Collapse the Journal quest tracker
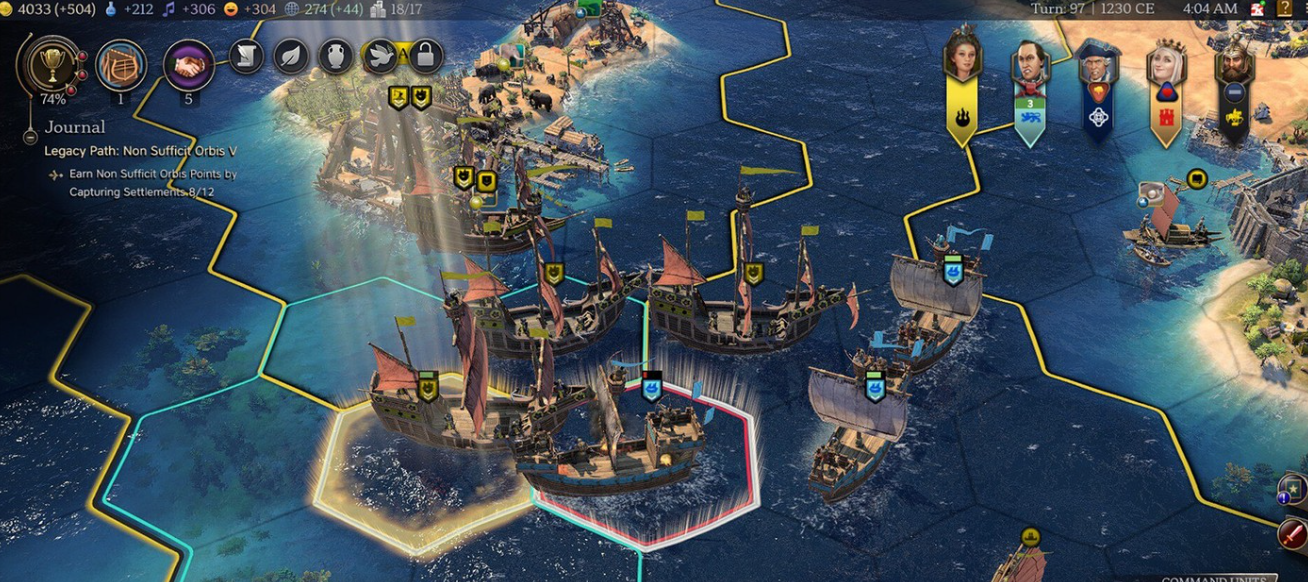This screenshot has height=582, width=1308. (31, 137)
